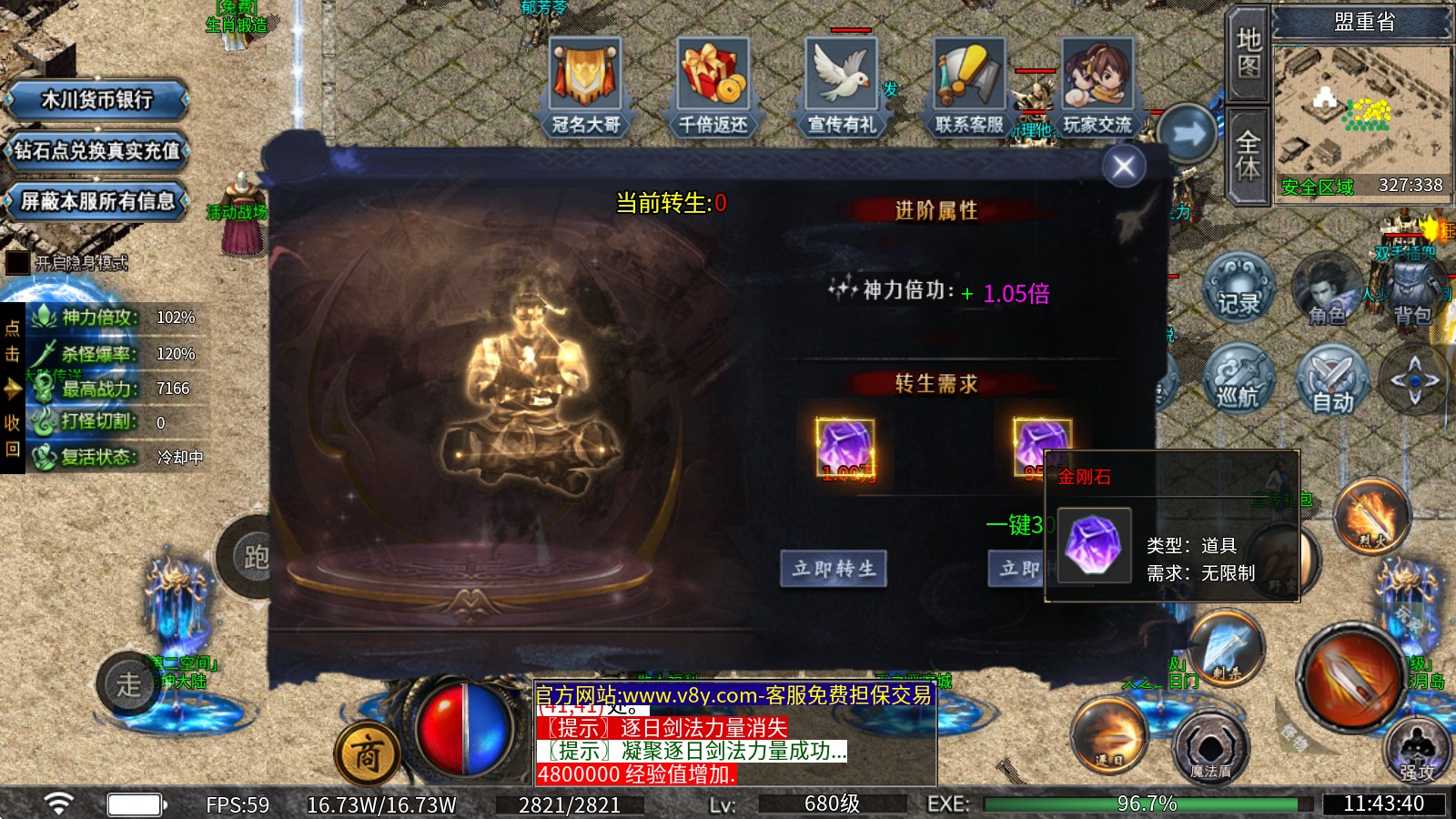Cast the 魔法盾 magic shield skill

(1210, 746)
